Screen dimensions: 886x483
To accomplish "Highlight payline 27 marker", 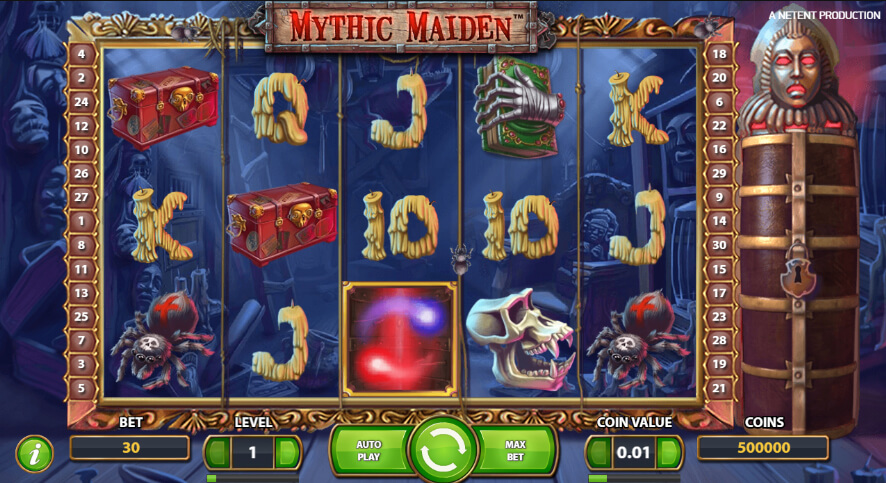I will (x=82, y=197).
